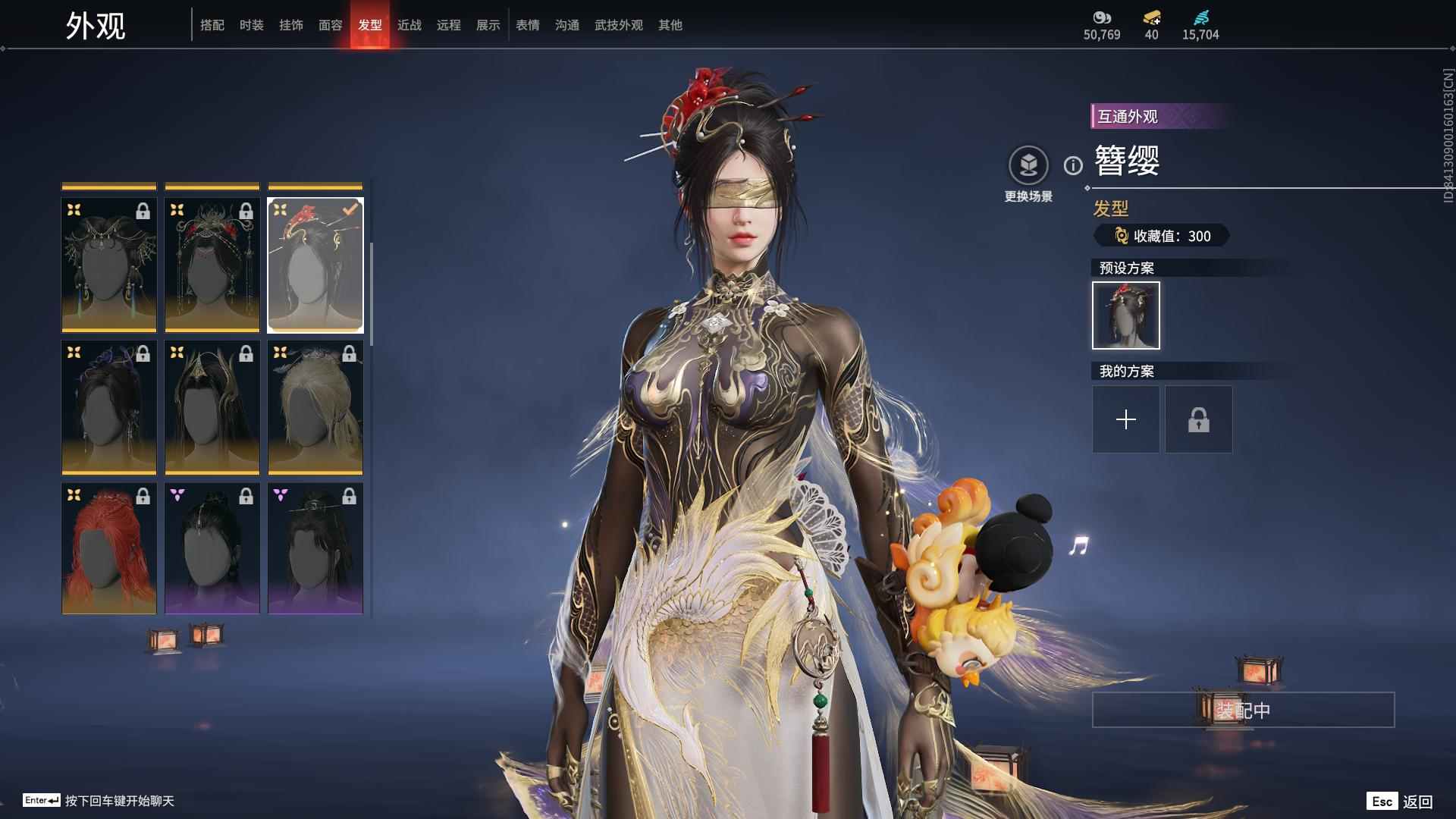Show the 展示 tab

tap(488, 25)
